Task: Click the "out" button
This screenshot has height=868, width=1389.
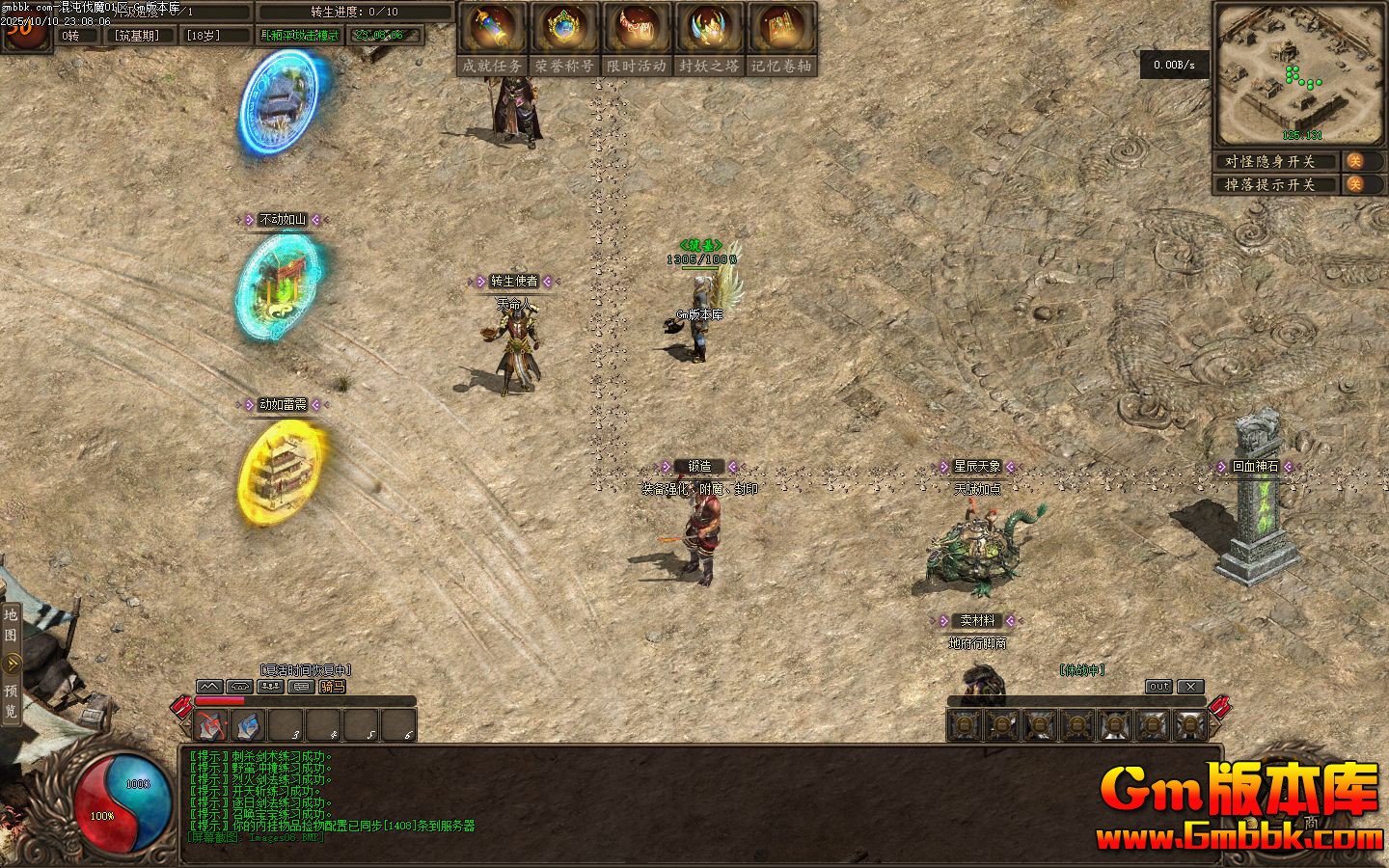Action: tap(1158, 687)
